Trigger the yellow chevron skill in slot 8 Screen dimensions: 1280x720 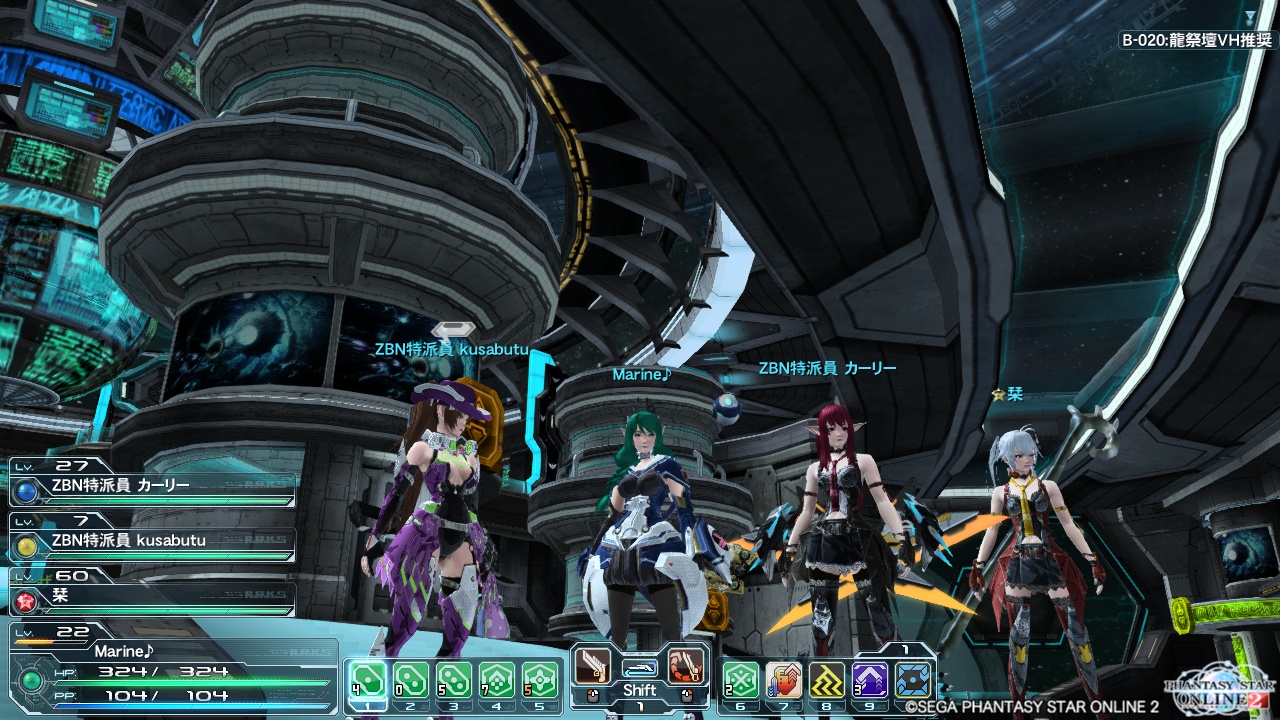pyautogui.click(x=827, y=680)
